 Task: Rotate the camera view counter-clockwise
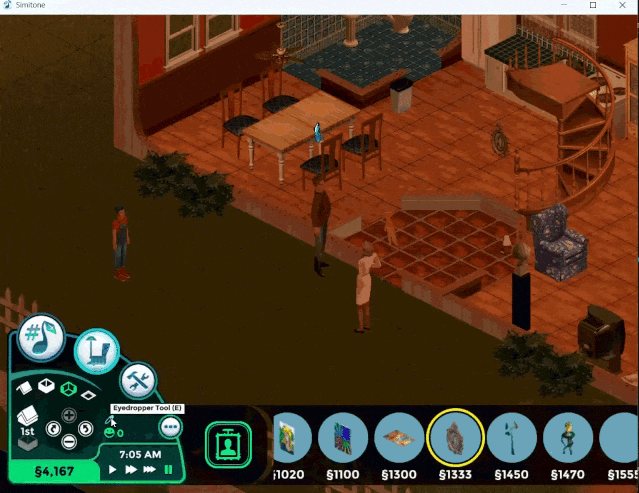tap(55, 429)
